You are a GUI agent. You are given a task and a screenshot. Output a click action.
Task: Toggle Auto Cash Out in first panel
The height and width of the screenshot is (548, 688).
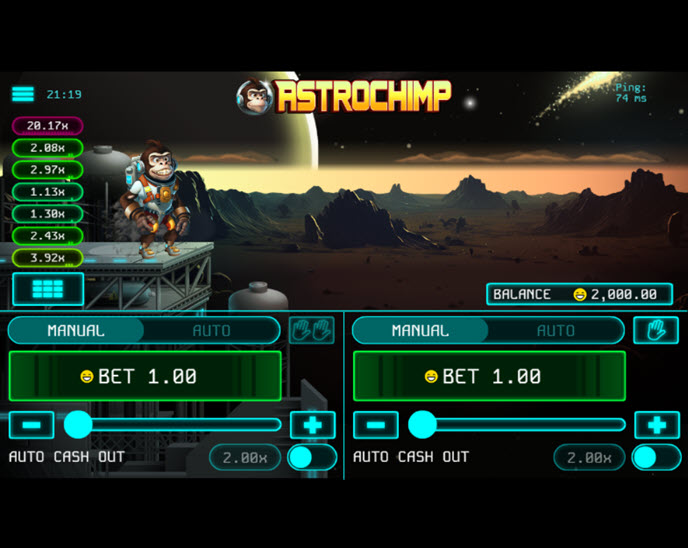pos(311,458)
